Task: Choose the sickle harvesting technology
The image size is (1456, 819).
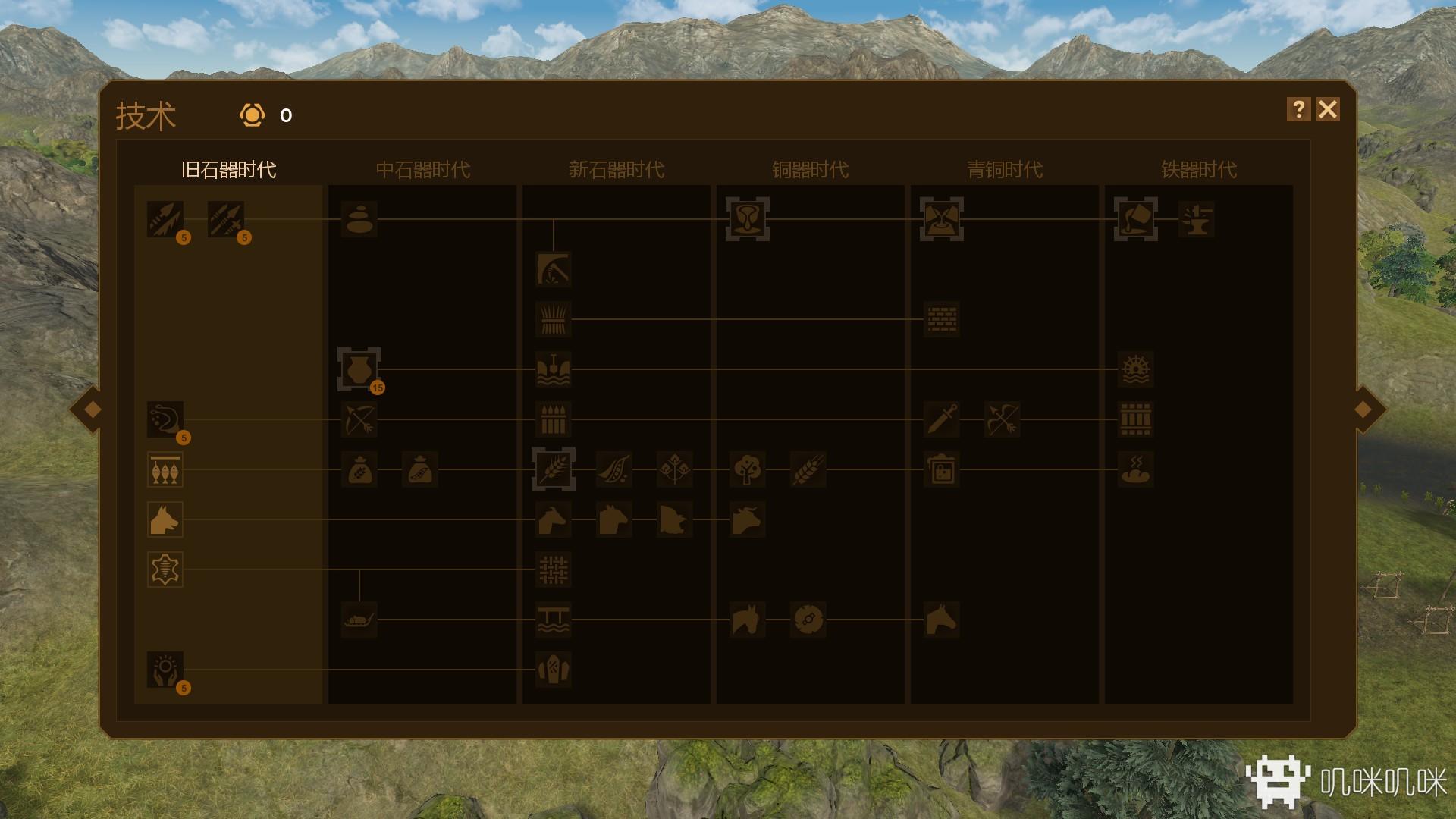Action: [x=553, y=269]
